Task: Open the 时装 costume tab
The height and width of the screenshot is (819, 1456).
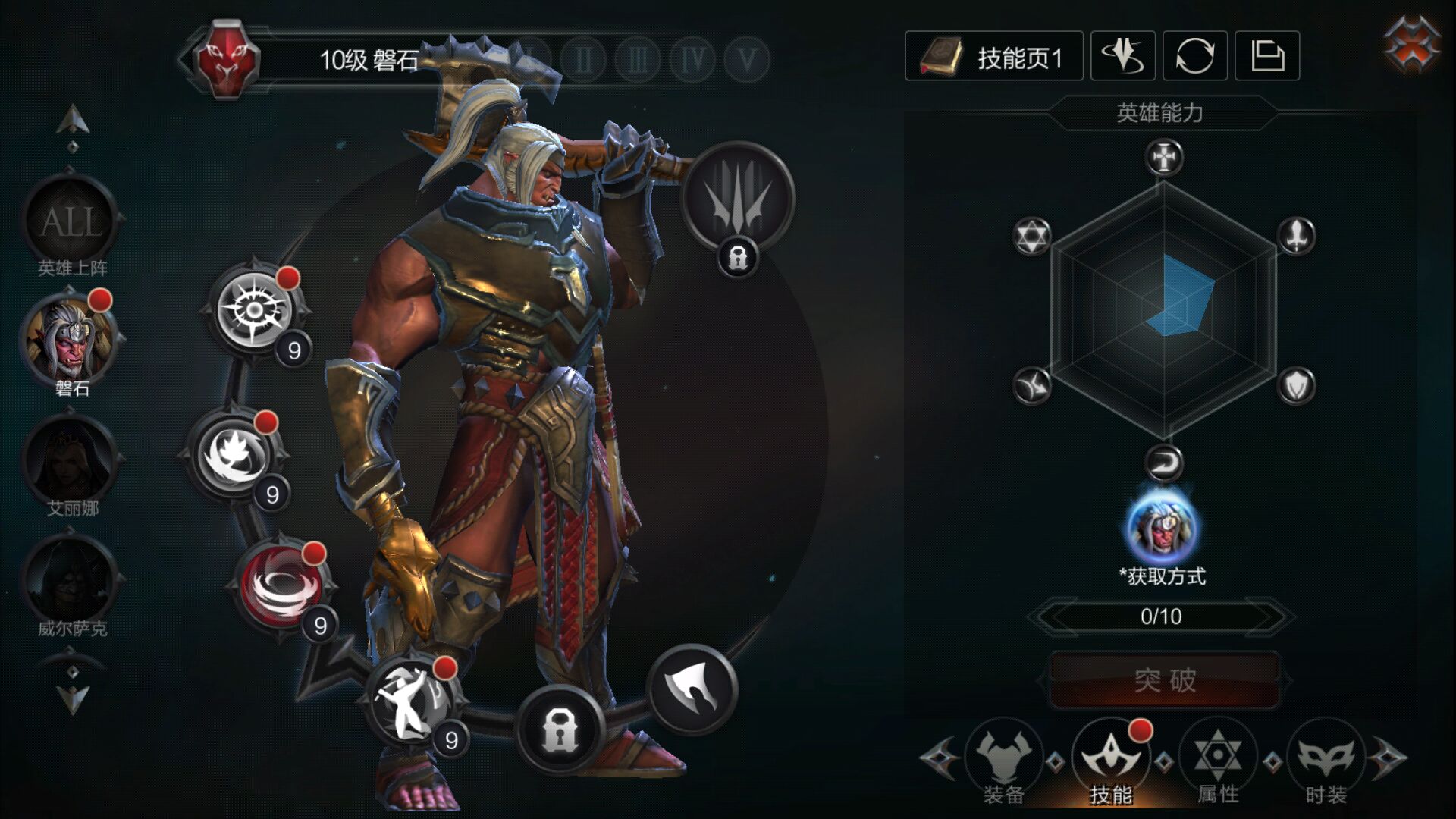Action: pyautogui.click(x=1326, y=760)
